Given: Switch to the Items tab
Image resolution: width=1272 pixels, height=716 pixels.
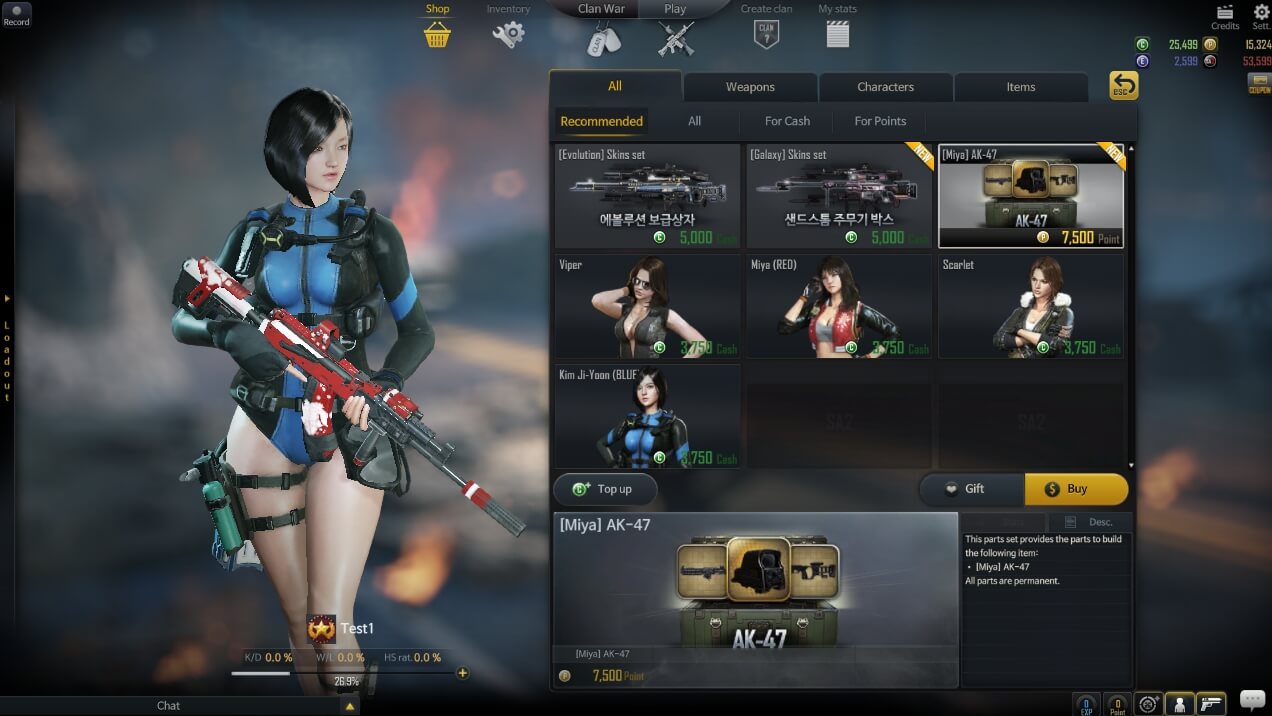Looking at the screenshot, I should coord(1020,87).
